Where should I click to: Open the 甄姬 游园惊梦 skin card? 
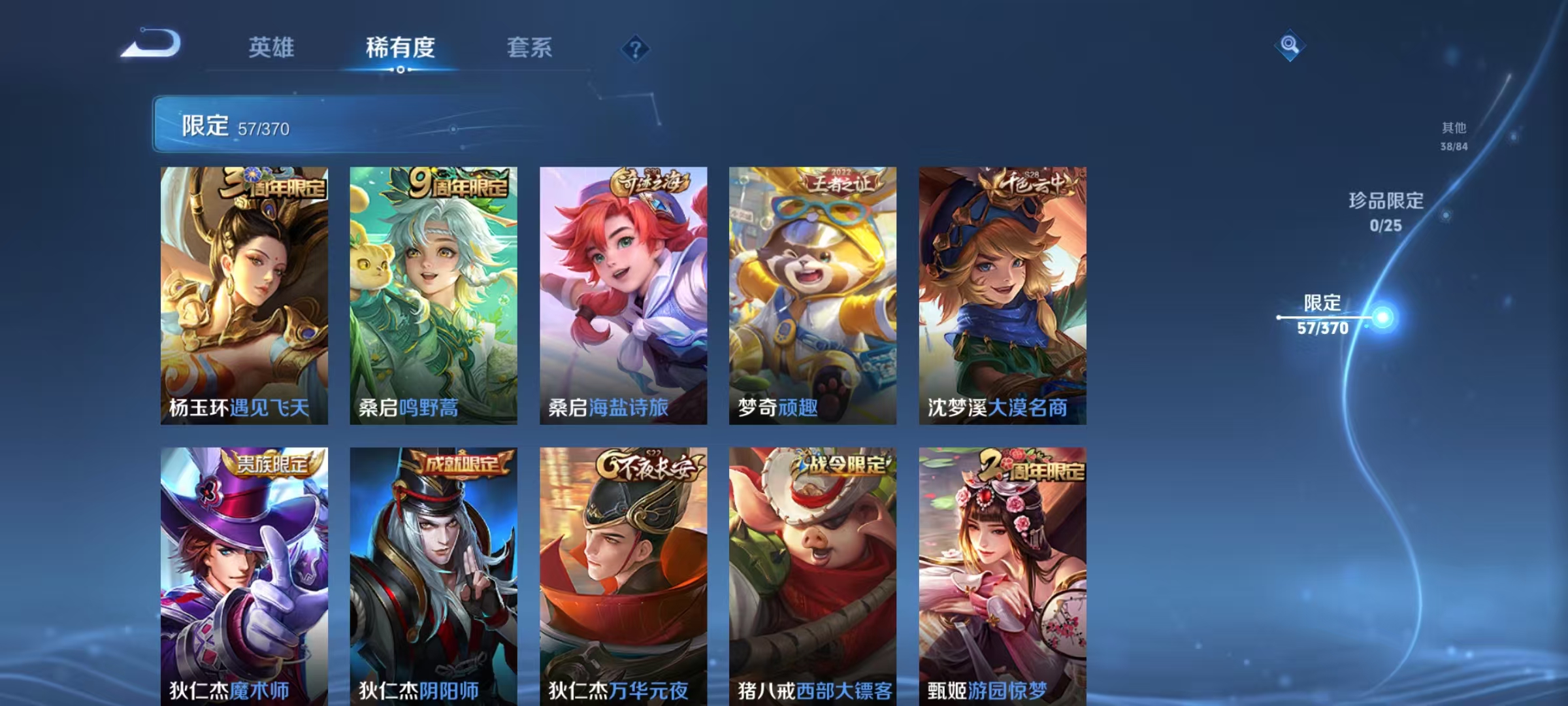click(1003, 575)
